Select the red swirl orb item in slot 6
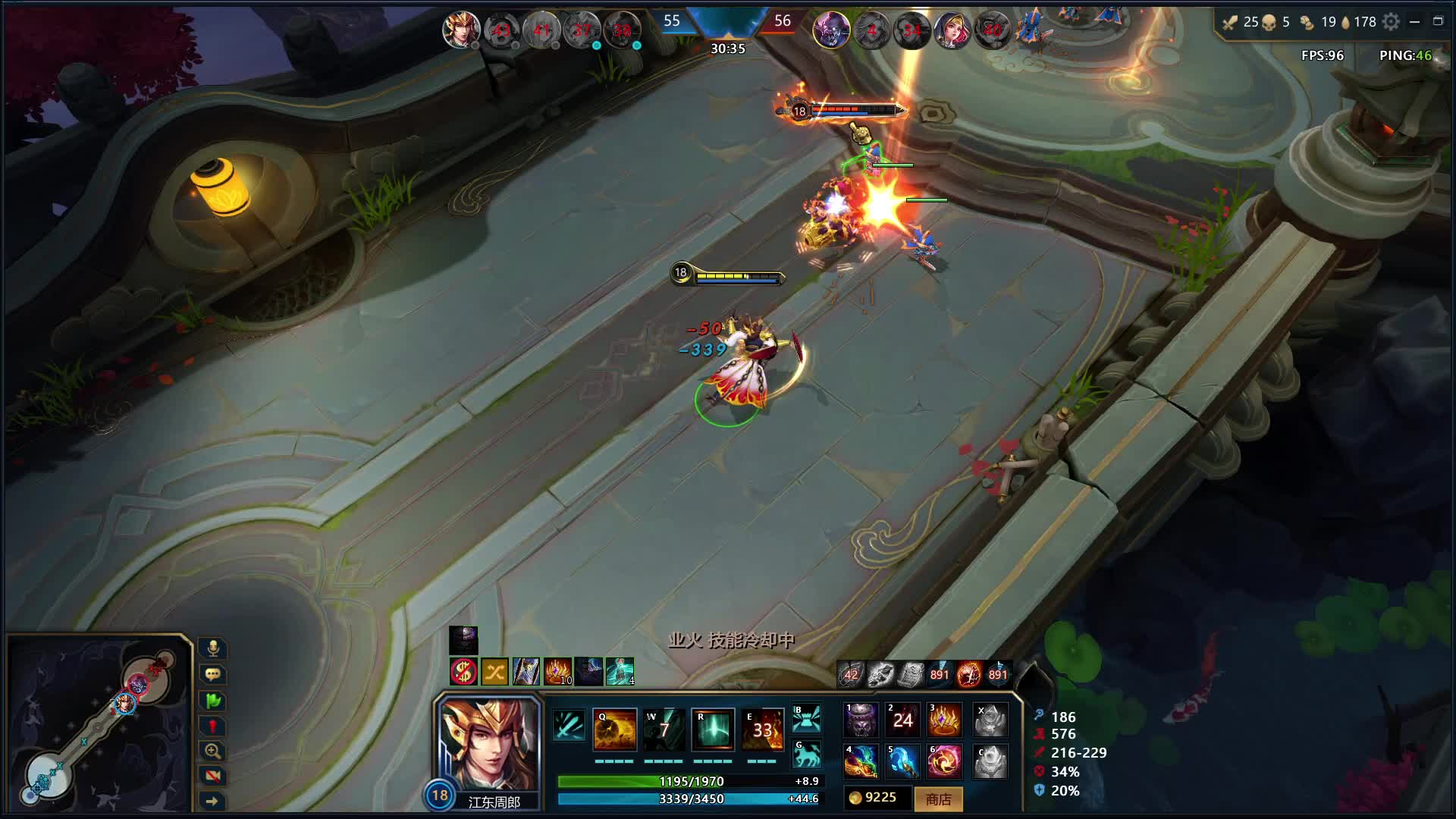Image resolution: width=1456 pixels, height=819 pixels. (x=944, y=761)
